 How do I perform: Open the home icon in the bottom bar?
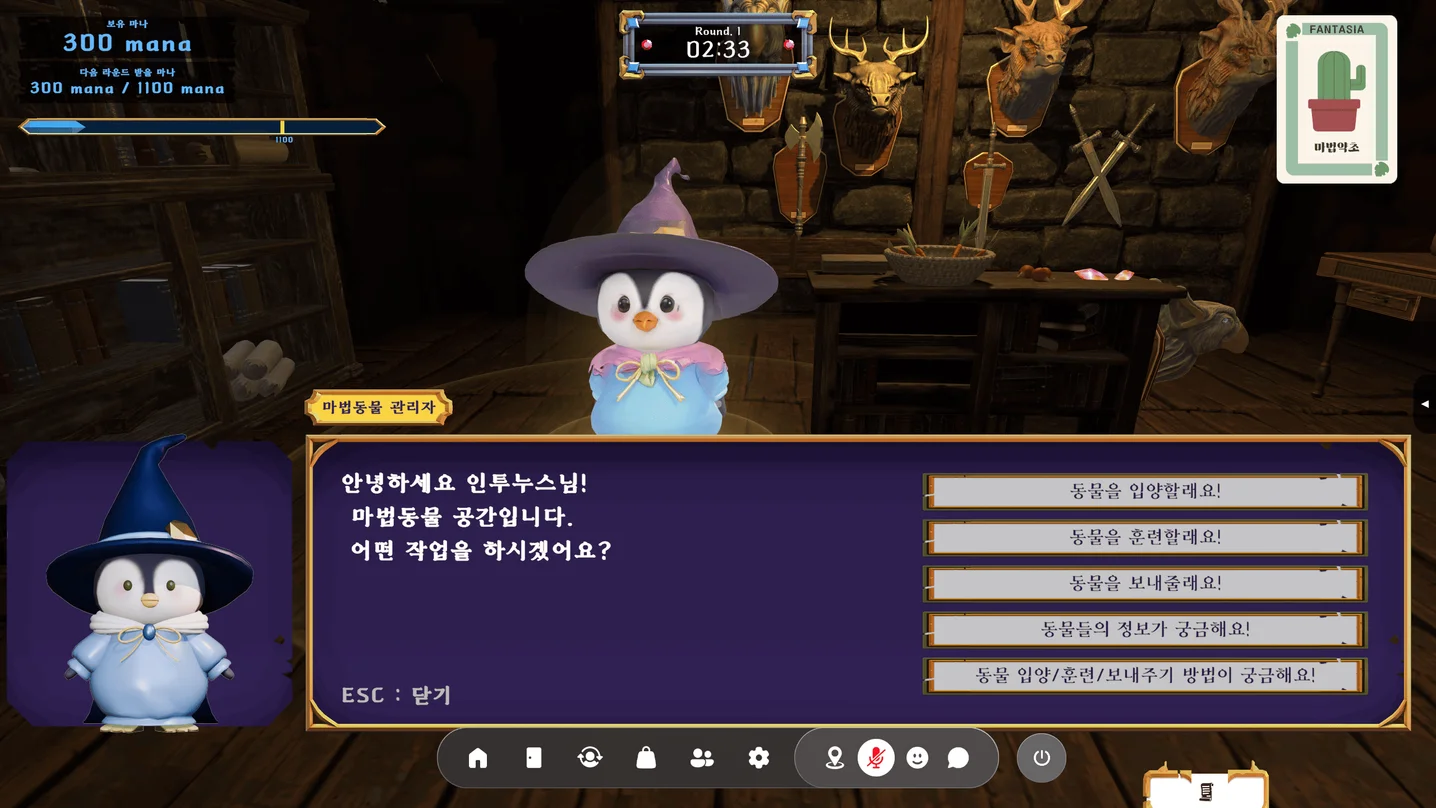coord(478,758)
